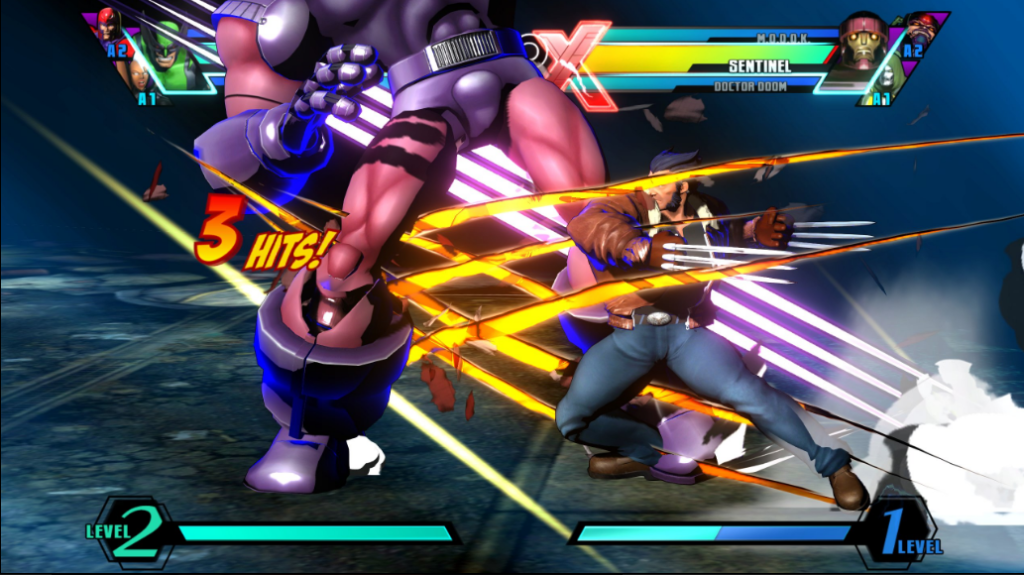Click the Magneto A2 assist portrait
Viewport: 1024px width, 575px height.
click(x=108, y=24)
